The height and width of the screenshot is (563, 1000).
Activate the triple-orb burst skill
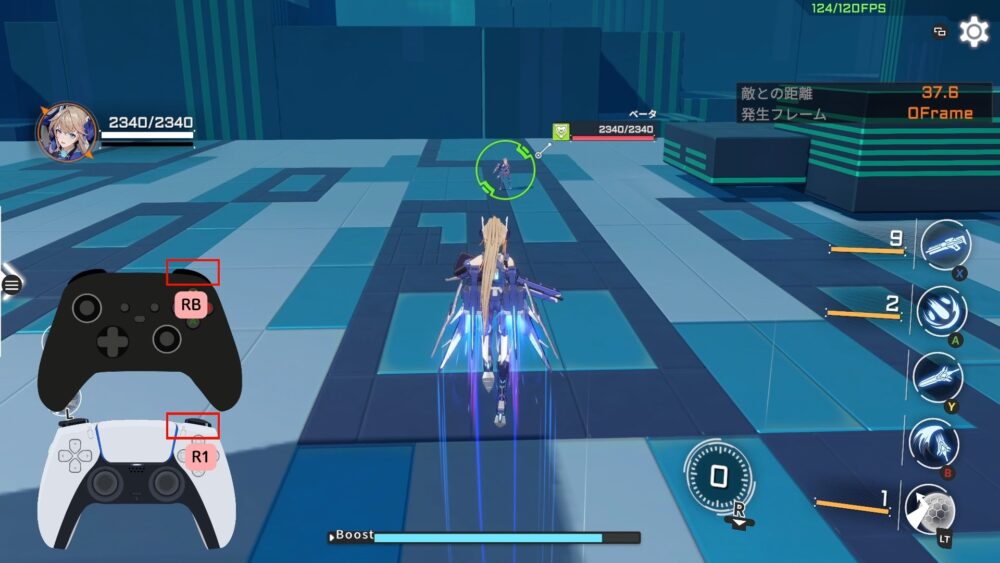pos(941,310)
